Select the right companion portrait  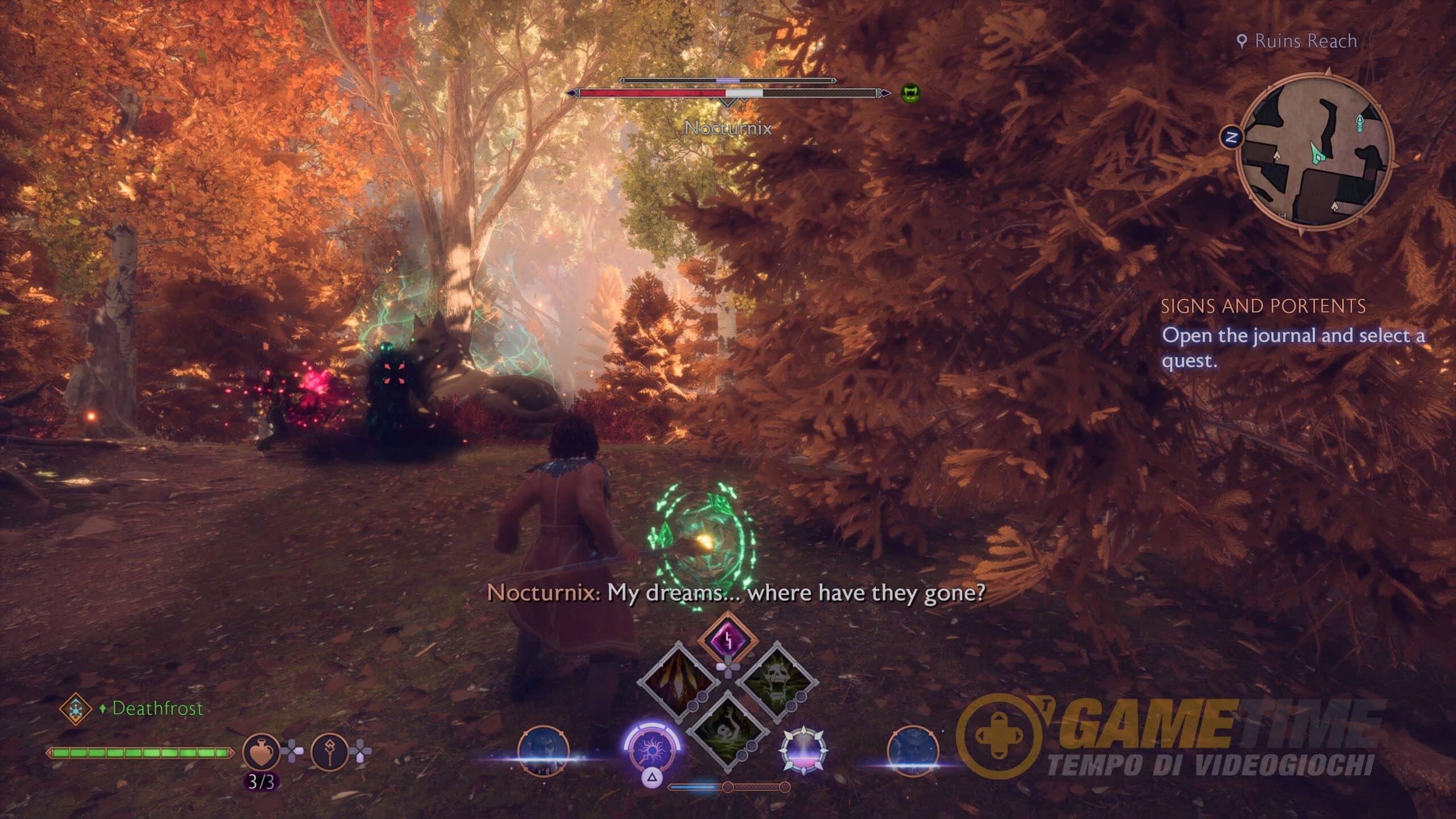click(x=913, y=750)
